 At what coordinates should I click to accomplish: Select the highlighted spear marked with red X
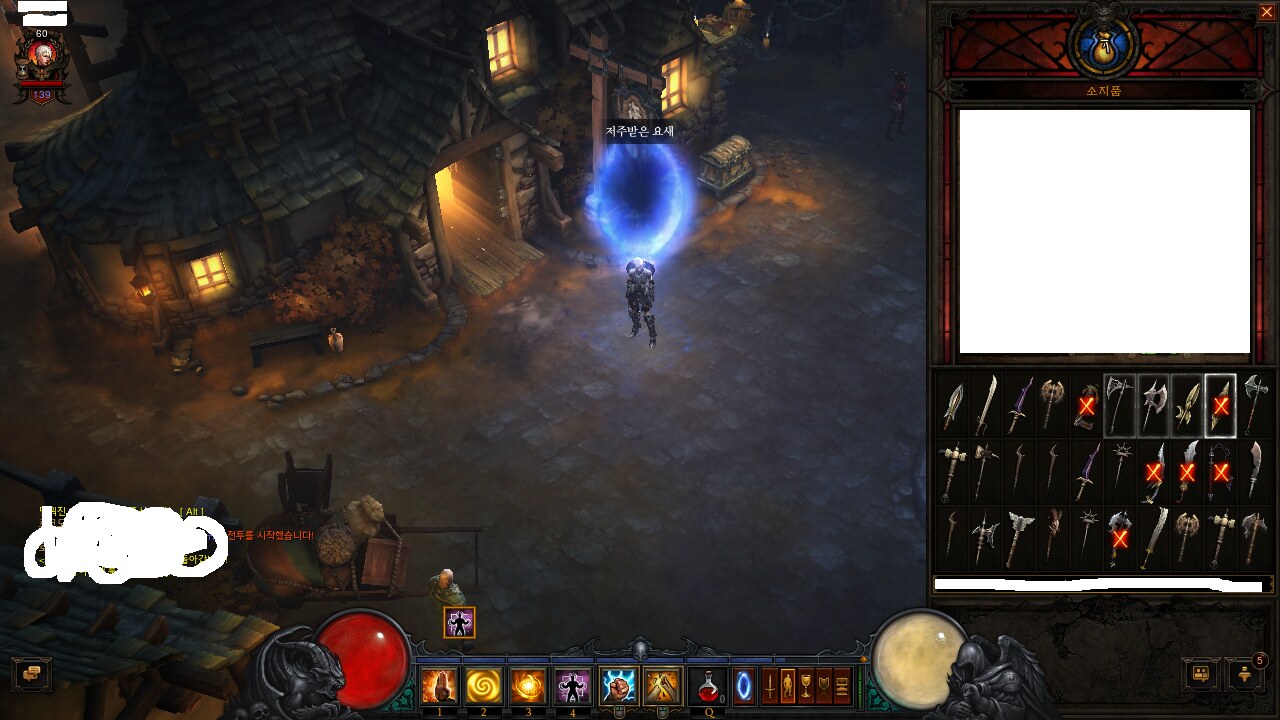point(1220,405)
